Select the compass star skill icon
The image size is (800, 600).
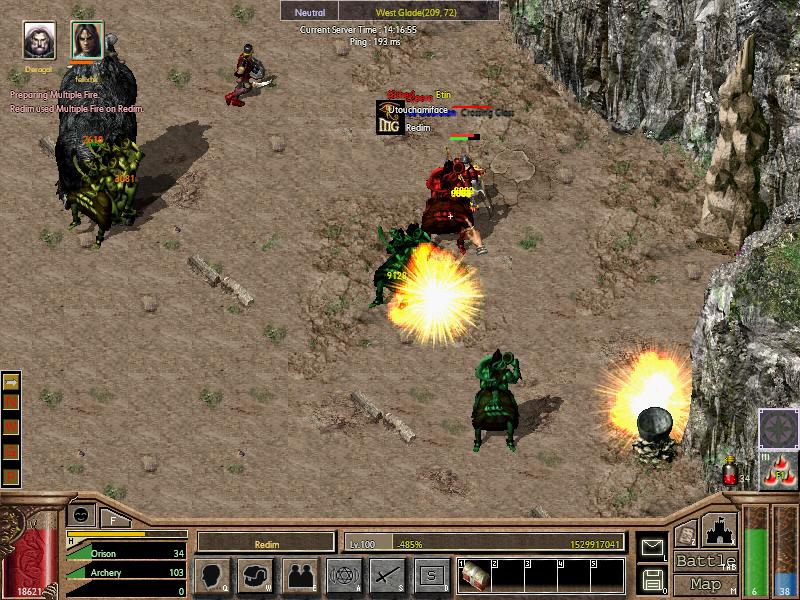[777, 428]
